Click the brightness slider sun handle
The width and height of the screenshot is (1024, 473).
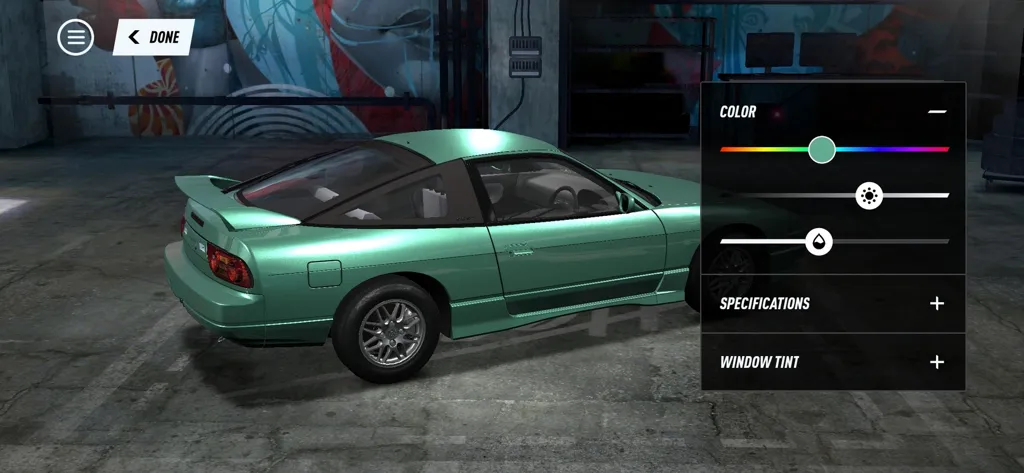pos(869,196)
